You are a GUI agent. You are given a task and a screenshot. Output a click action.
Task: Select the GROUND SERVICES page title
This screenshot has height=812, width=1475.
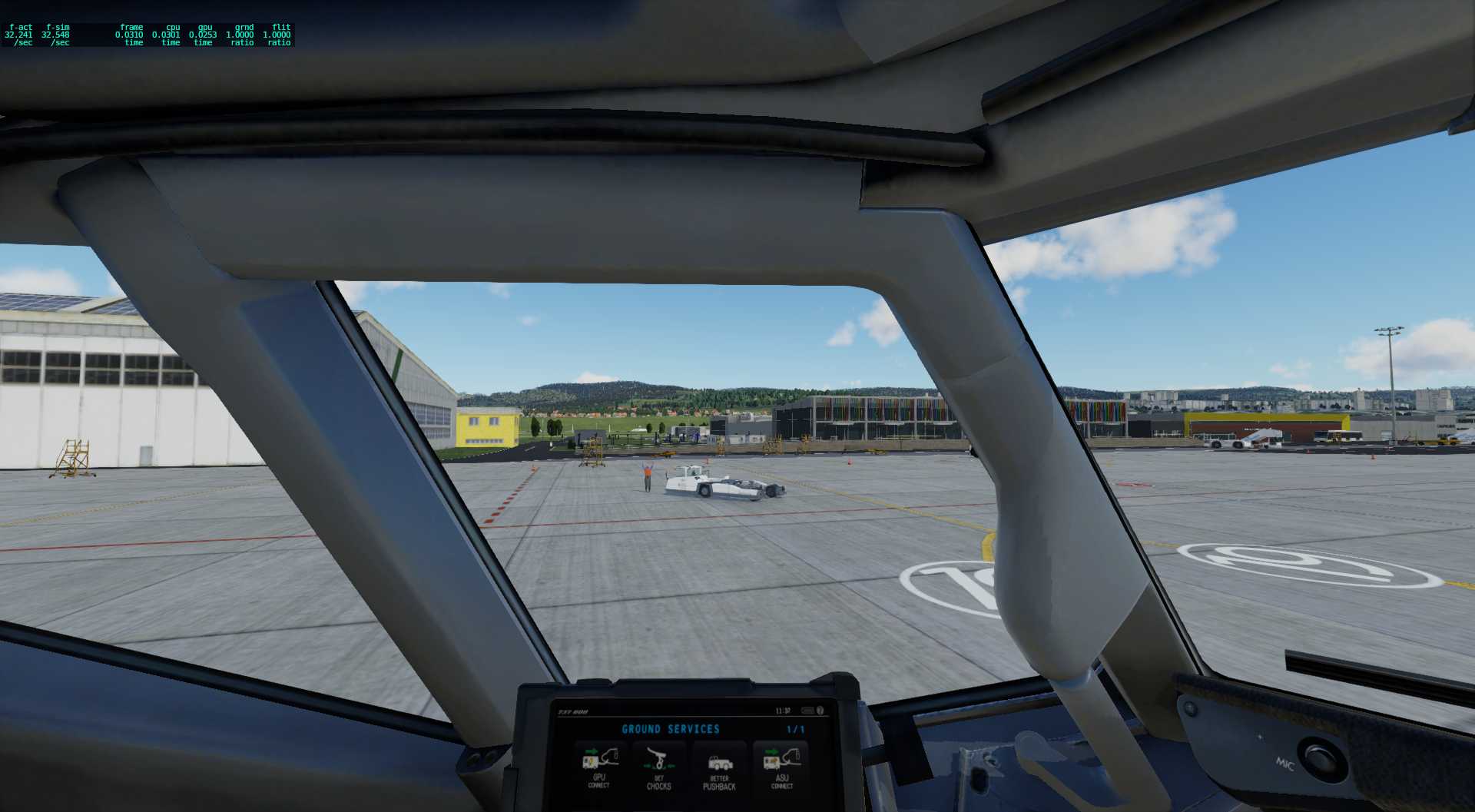671,728
